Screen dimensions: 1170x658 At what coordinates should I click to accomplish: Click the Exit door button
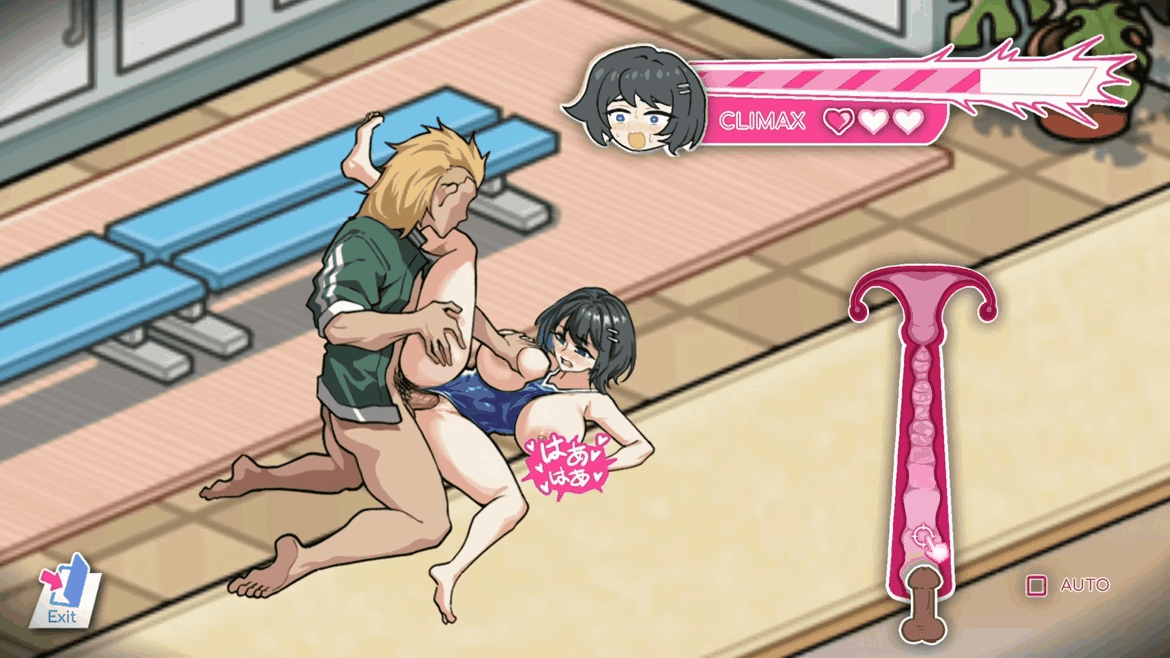pos(66,592)
